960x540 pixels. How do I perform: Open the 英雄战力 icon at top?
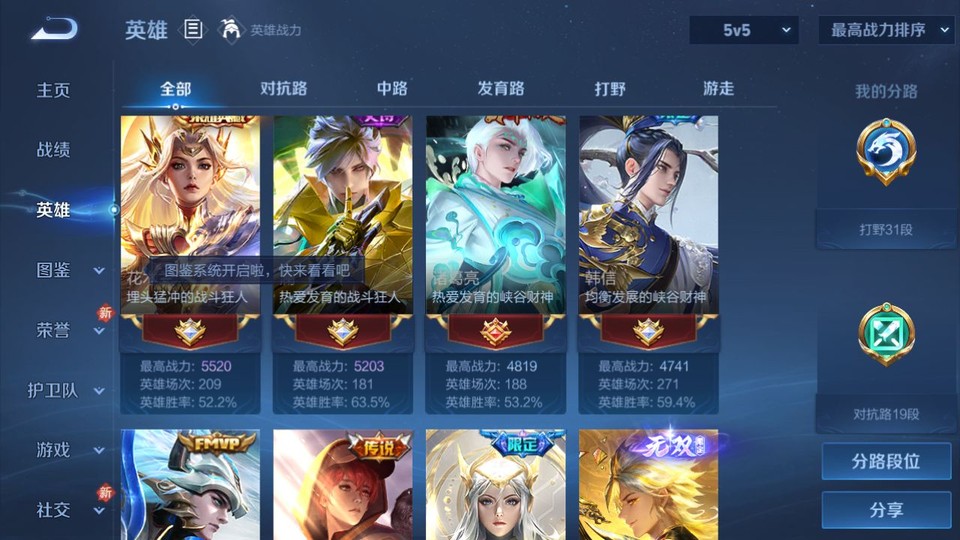coord(232,30)
